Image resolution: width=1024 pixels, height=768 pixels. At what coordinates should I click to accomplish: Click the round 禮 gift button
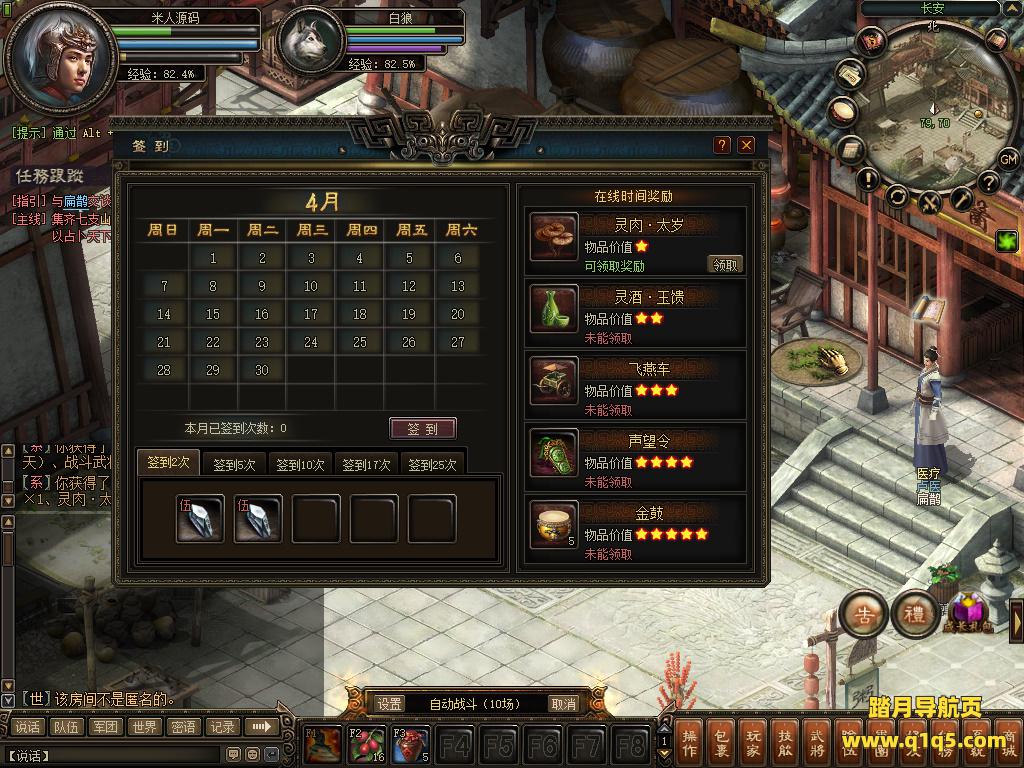pos(914,614)
